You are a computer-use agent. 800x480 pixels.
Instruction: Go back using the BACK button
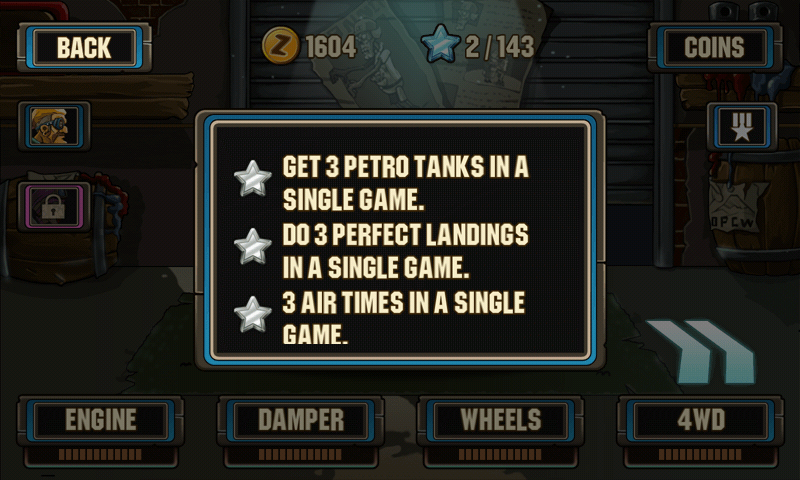coord(83,47)
